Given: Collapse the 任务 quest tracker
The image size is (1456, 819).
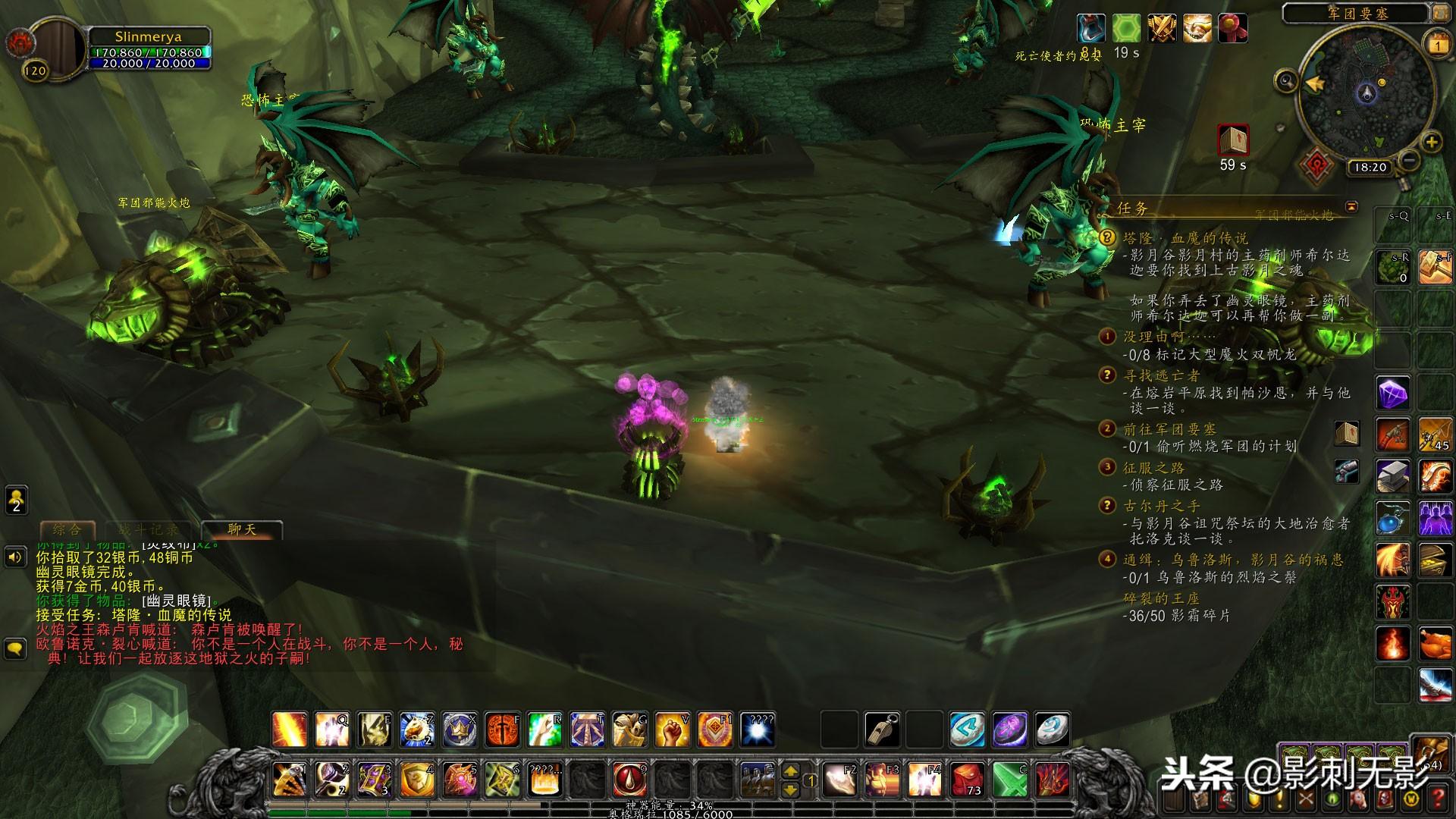Looking at the screenshot, I should click(x=1351, y=206).
